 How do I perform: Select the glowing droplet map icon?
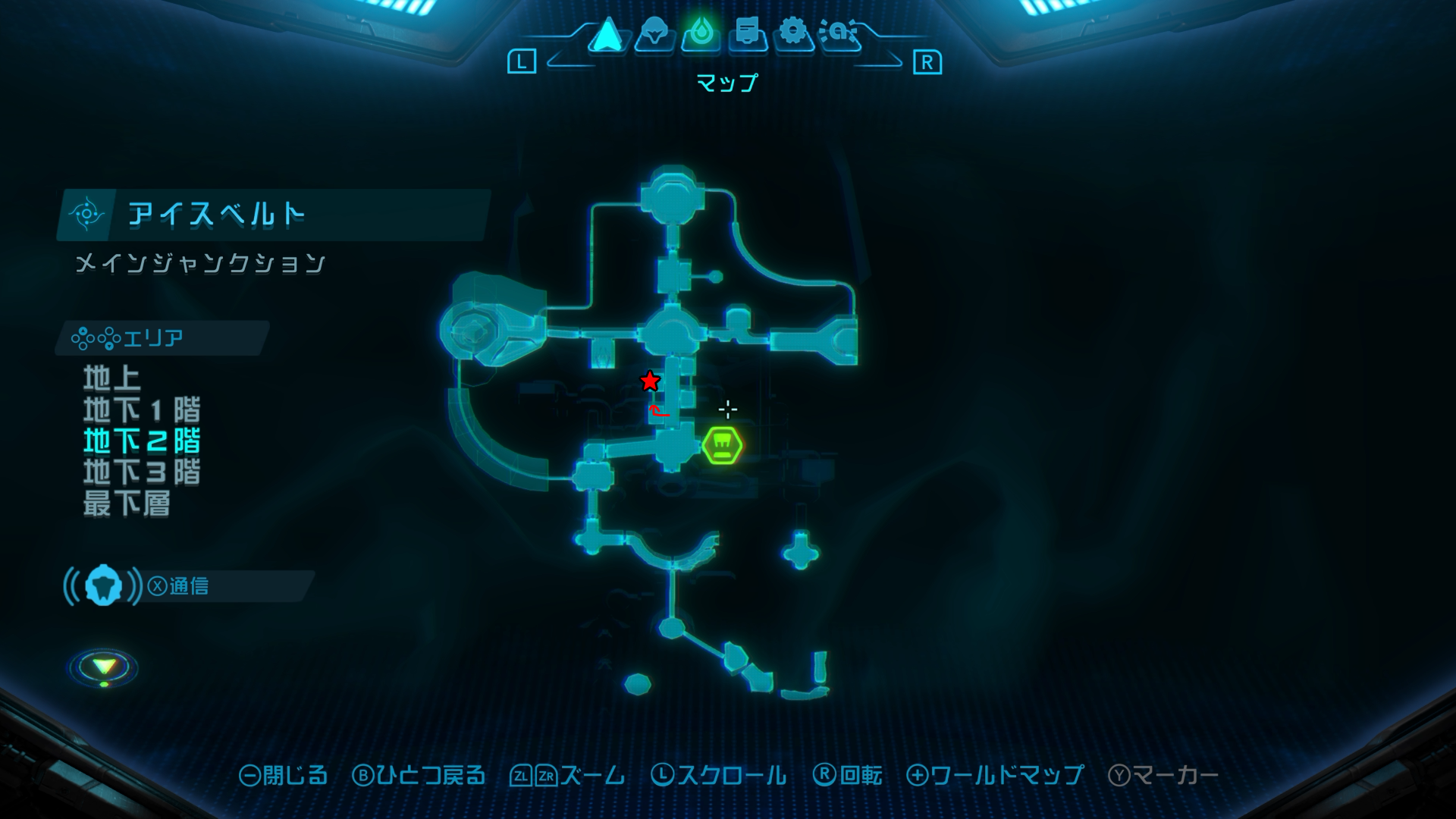pyautogui.click(x=701, y=32)
